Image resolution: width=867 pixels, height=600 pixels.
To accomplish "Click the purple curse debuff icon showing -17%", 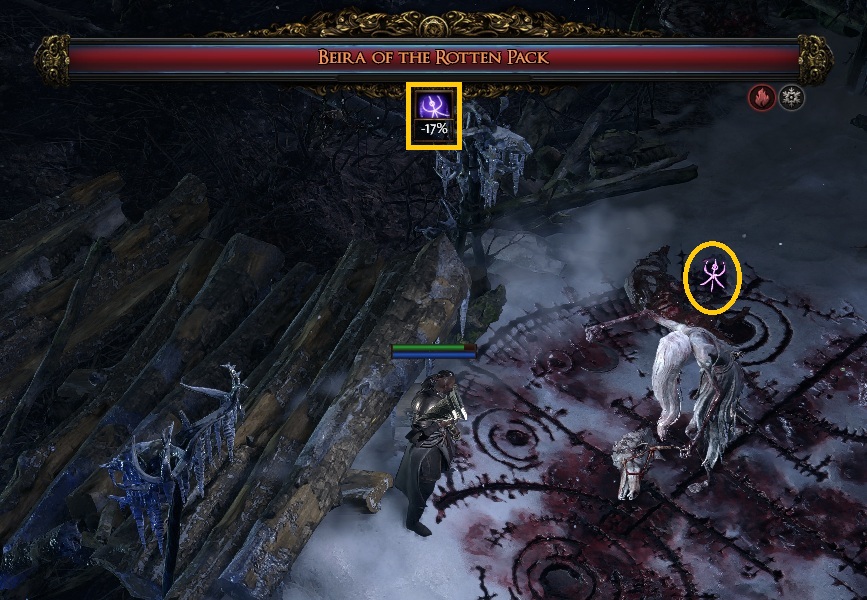I will pos(433,106).
